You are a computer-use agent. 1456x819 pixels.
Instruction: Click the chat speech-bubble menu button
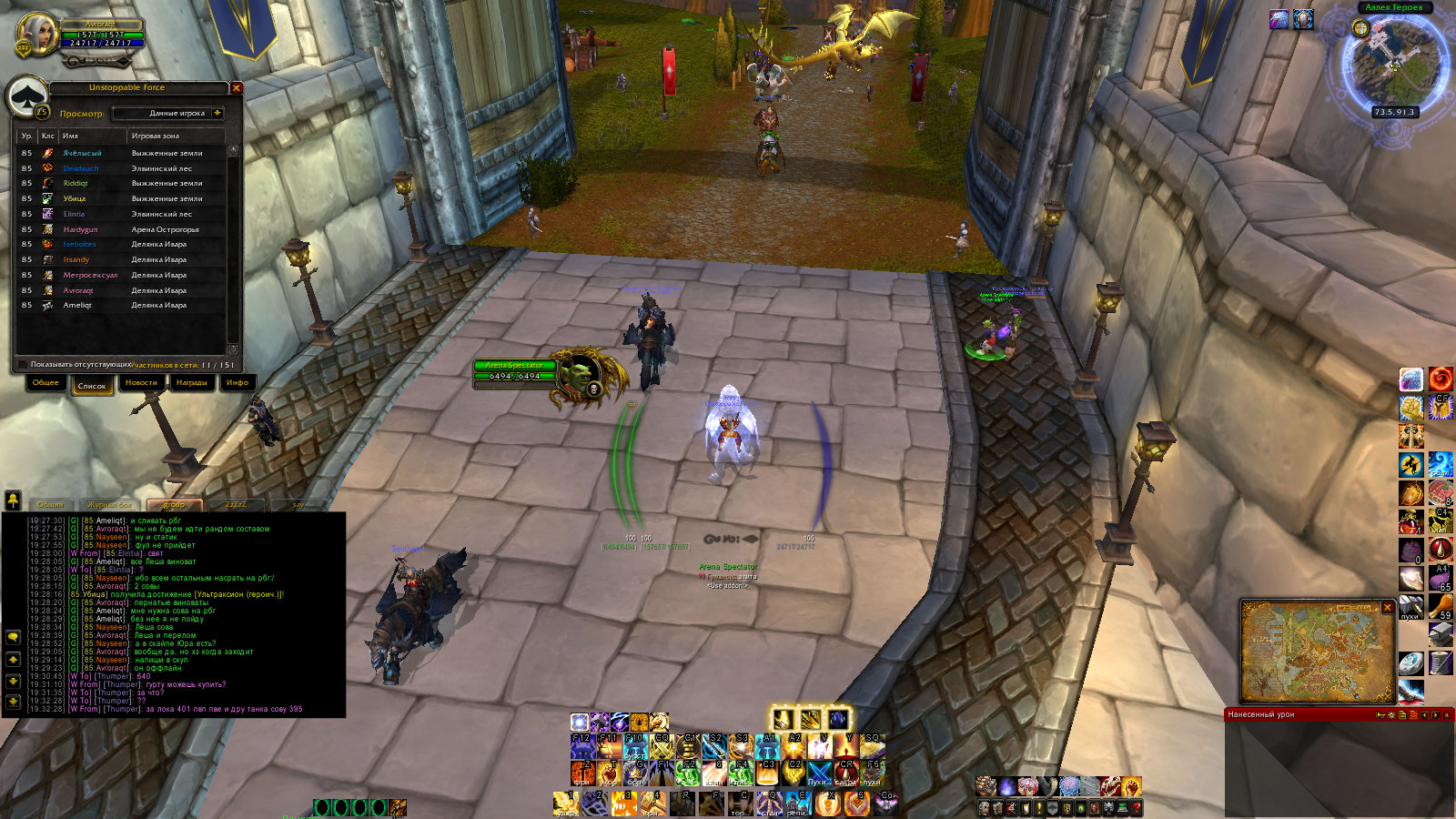click(13, 637)
